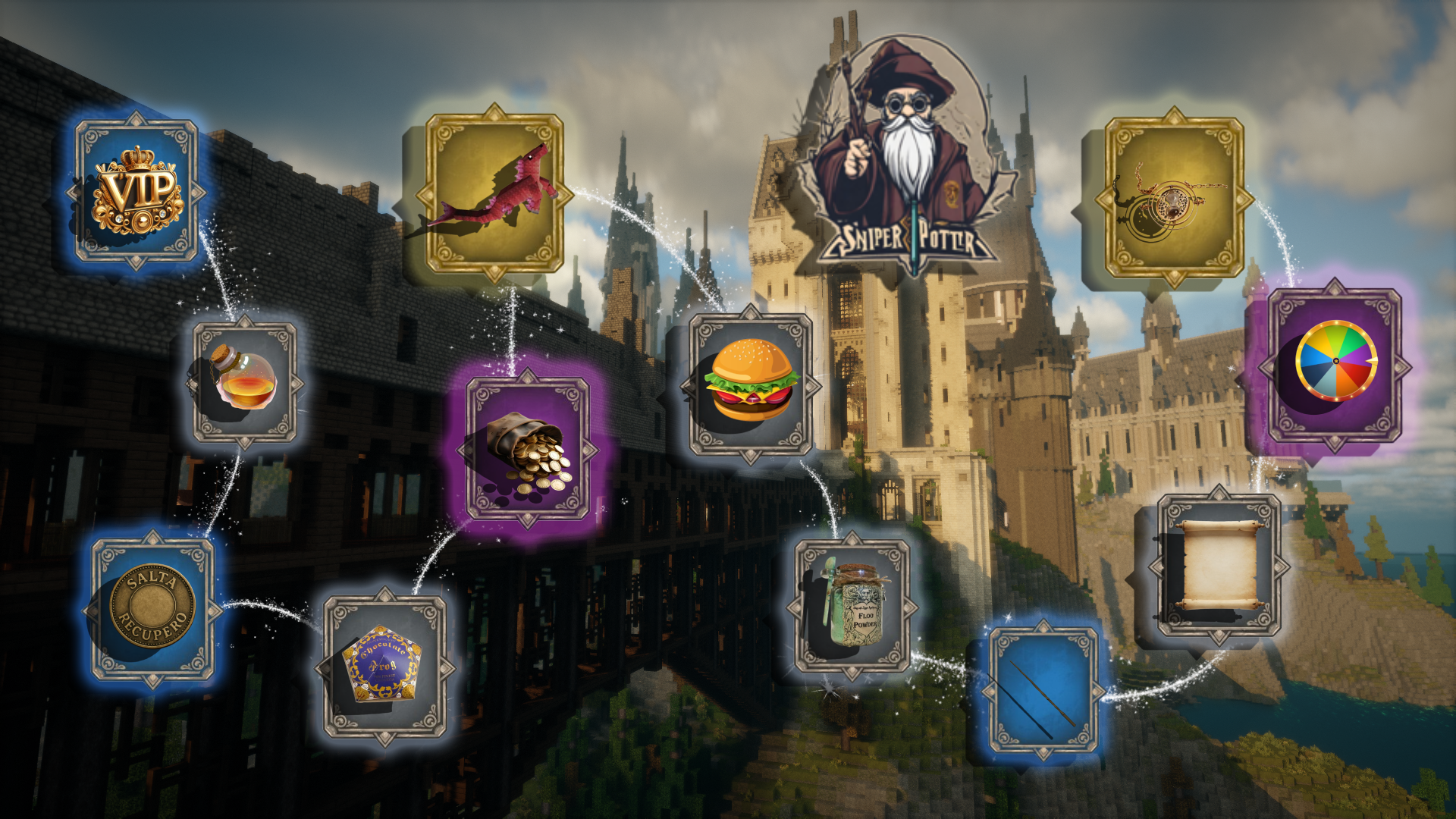
Task: Spin the colorful prize wheel tile
Action: click(1335, 365)
